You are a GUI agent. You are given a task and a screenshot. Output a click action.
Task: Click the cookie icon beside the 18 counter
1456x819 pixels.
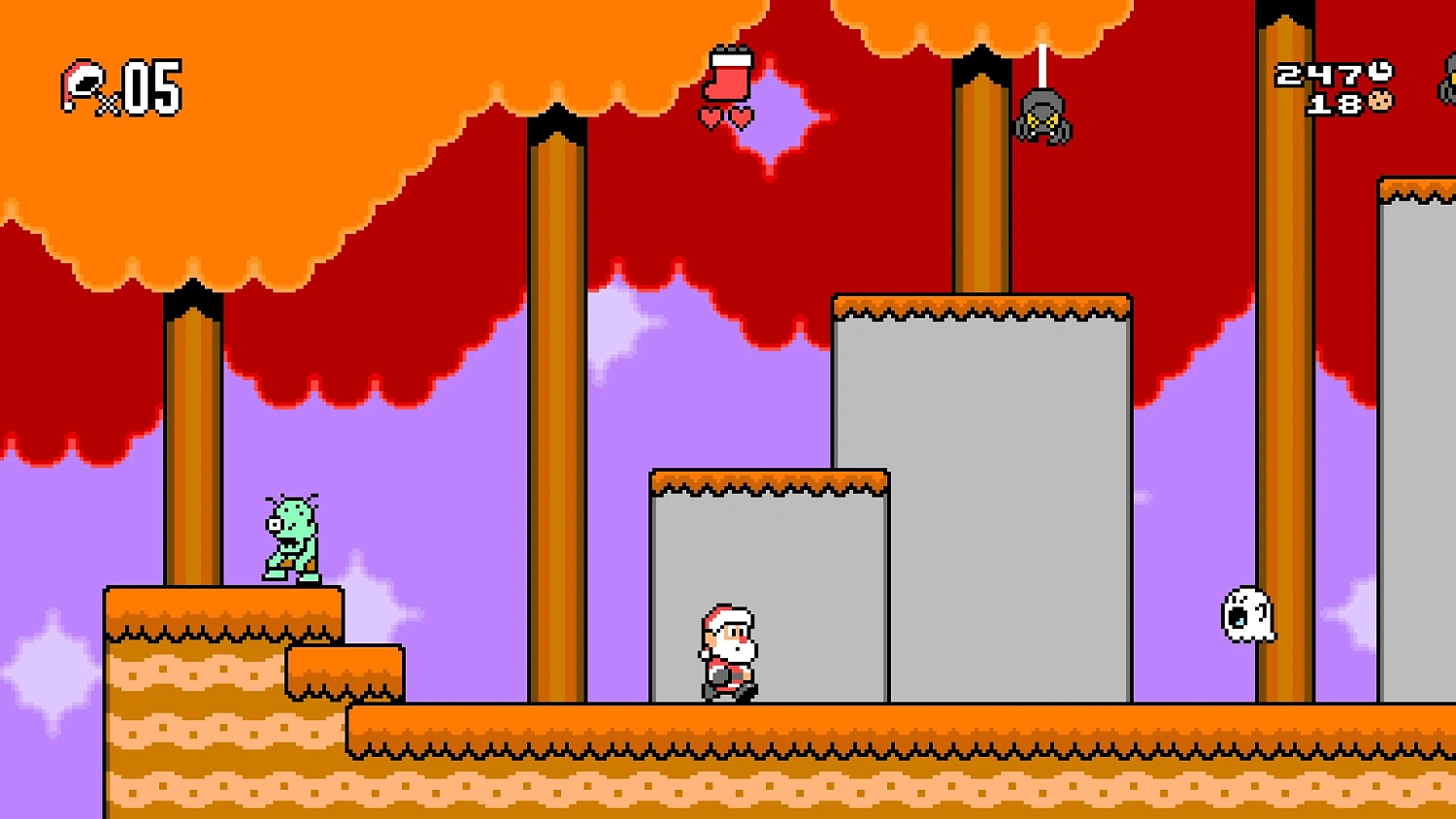(x=1382, y=104)
